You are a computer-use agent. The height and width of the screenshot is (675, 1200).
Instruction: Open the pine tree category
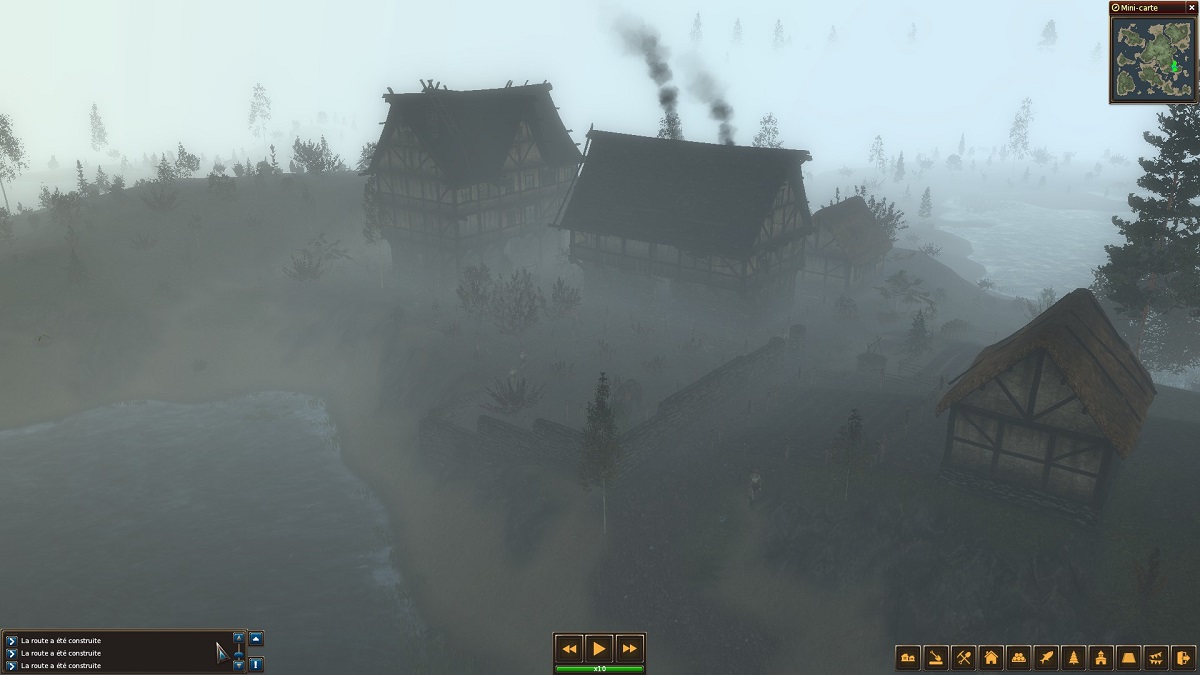[1074, 657]
